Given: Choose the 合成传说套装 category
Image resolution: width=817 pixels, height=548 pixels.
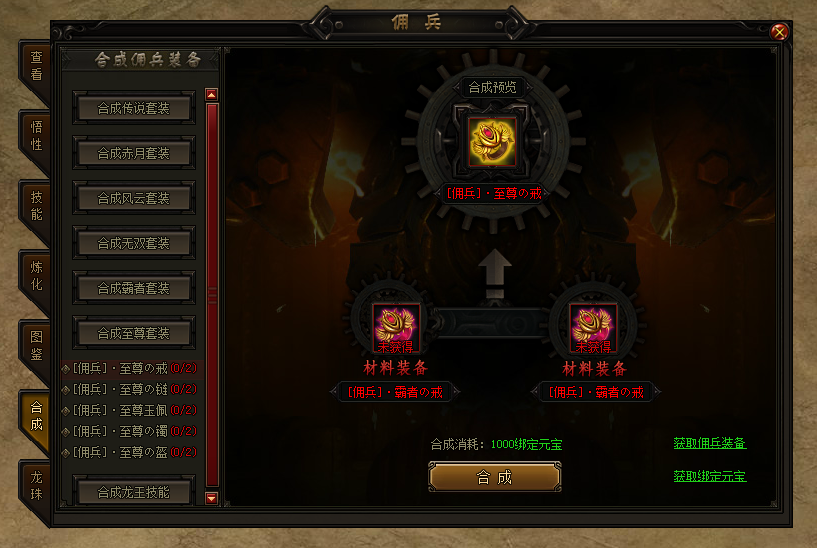Looking at the screenshot, I should tap(133, 108).
